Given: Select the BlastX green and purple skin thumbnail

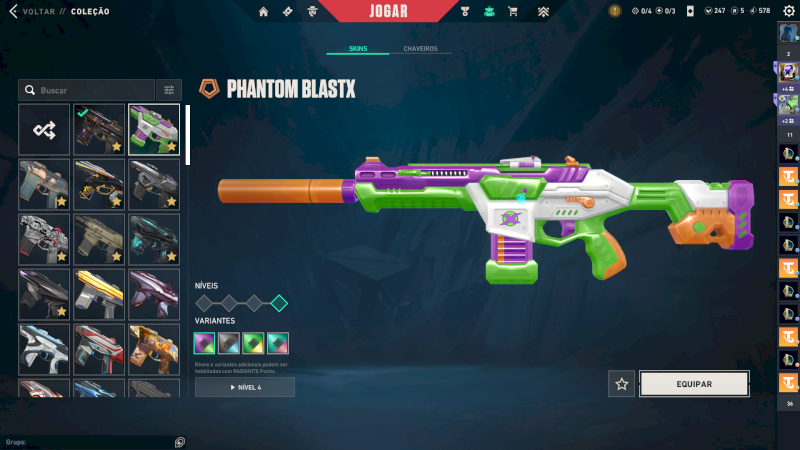Looking at the screenshot, I should point(154,130).
